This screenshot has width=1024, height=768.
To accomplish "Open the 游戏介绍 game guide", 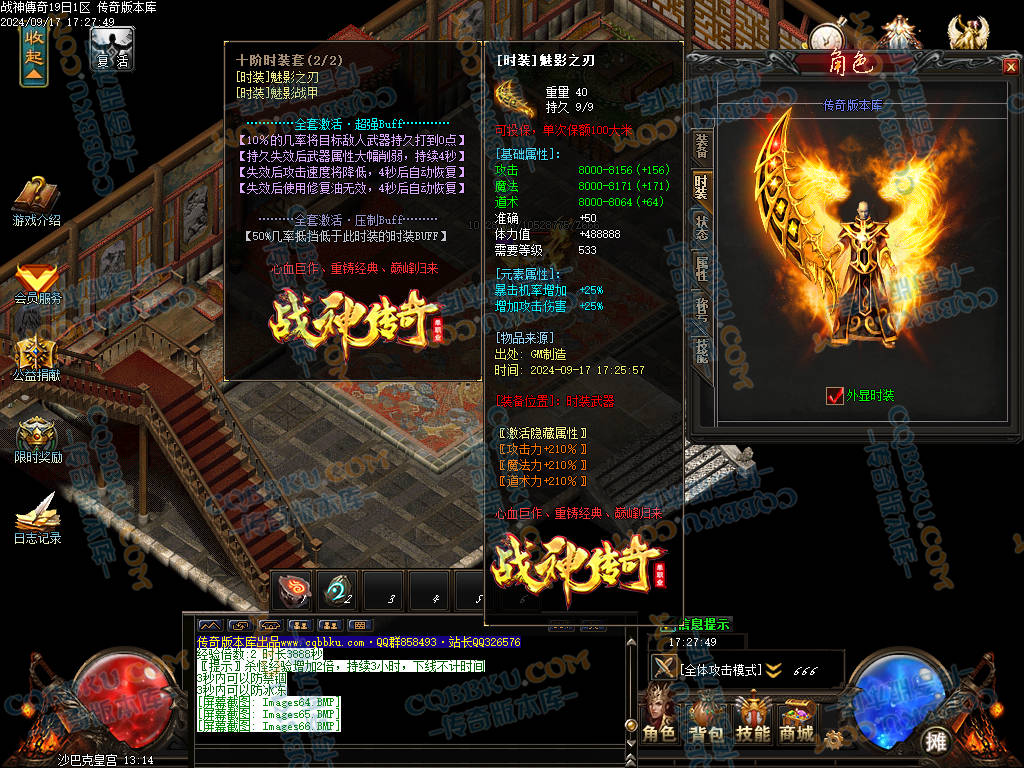I will [x=37, y=201].
